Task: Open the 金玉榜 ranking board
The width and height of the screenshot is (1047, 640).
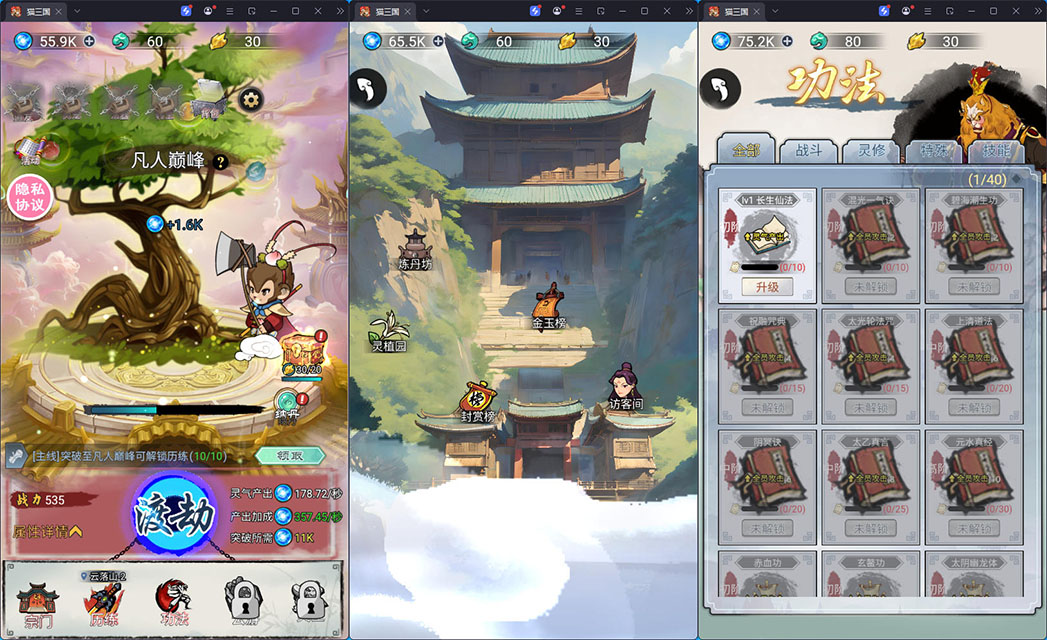Action: coord(548,306)
